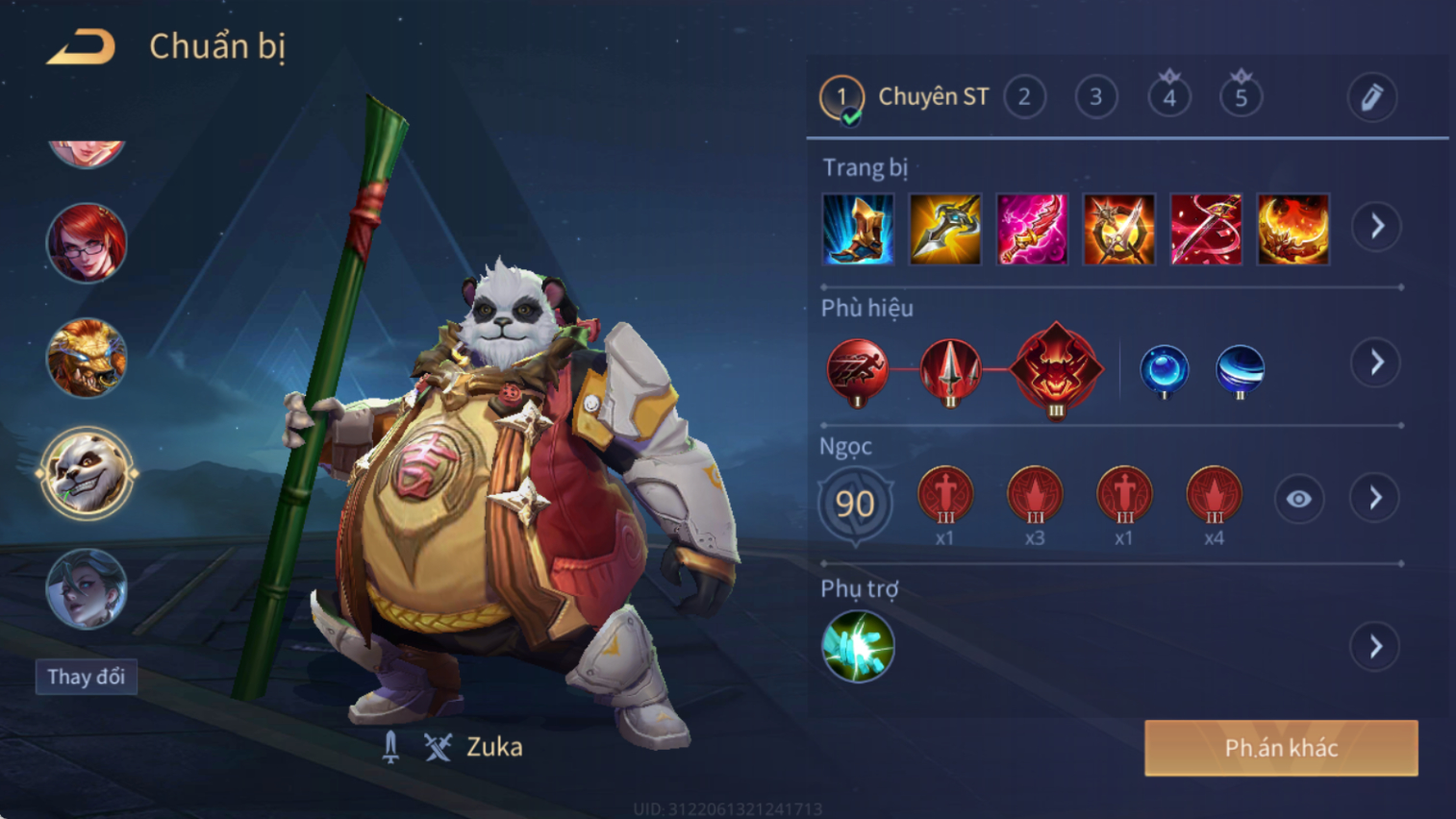Select the pink sword equipment item
This screenshot has width=1456, height=819.
tap(1032, 230)
